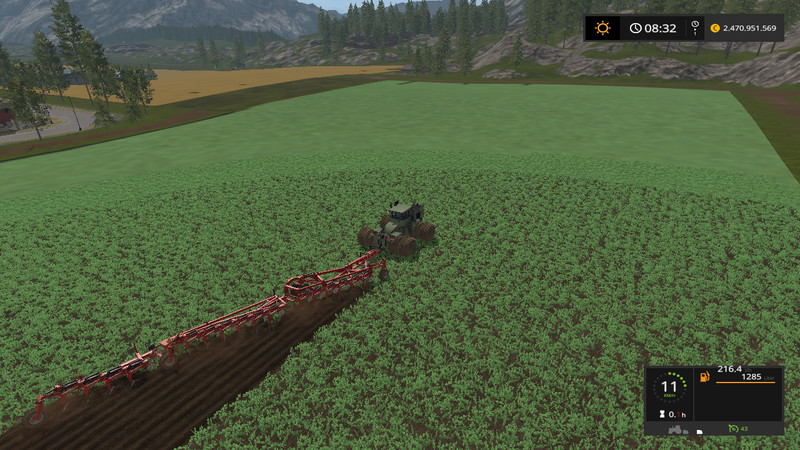Click the sun weather icon
Screen dimensions: 800x450
click(x=603, y=28)
